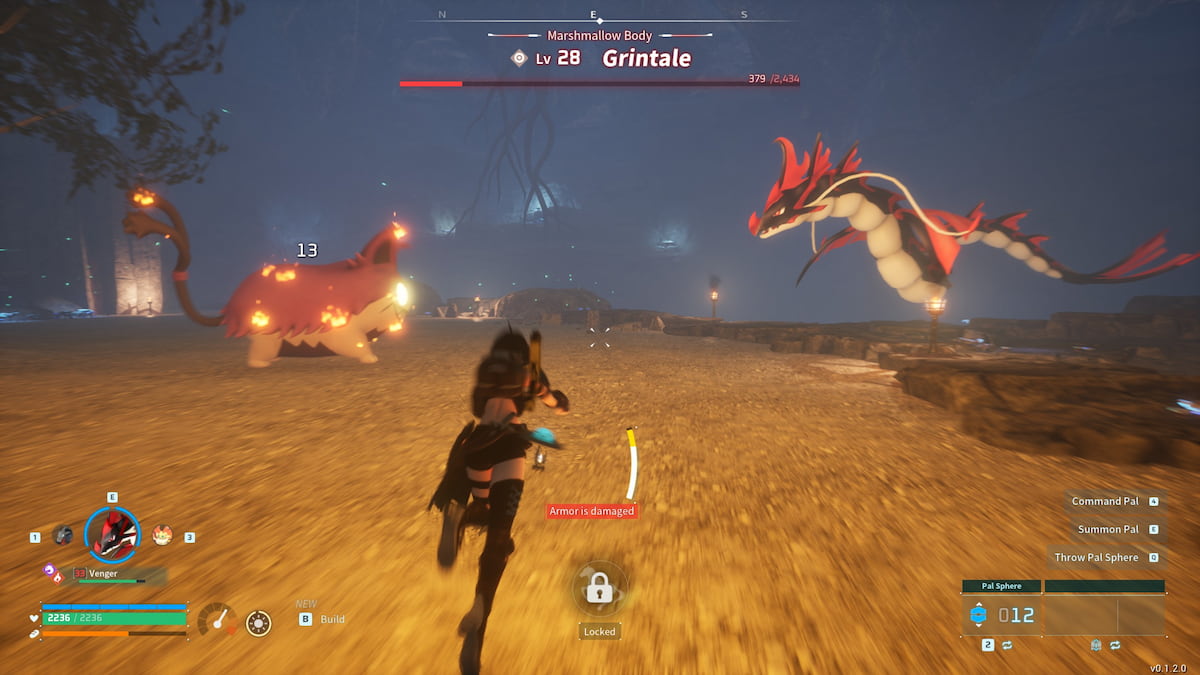Click the cycle arrows under Pal Sphere slot
Image resolution: width=1200 pixels, height=675 pixels.
[1007, 645]
